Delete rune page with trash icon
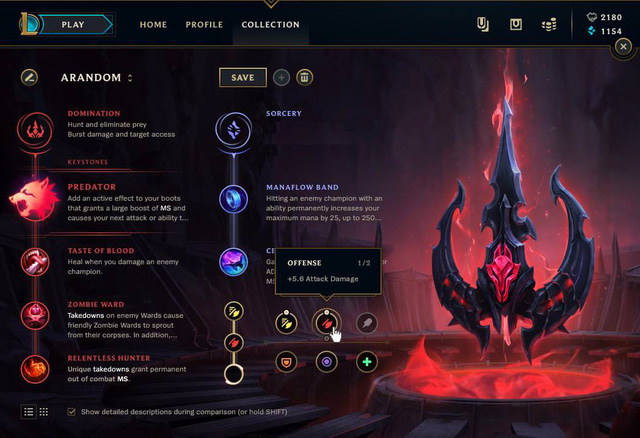The image size is (640, 438). [x=305, y=77]
